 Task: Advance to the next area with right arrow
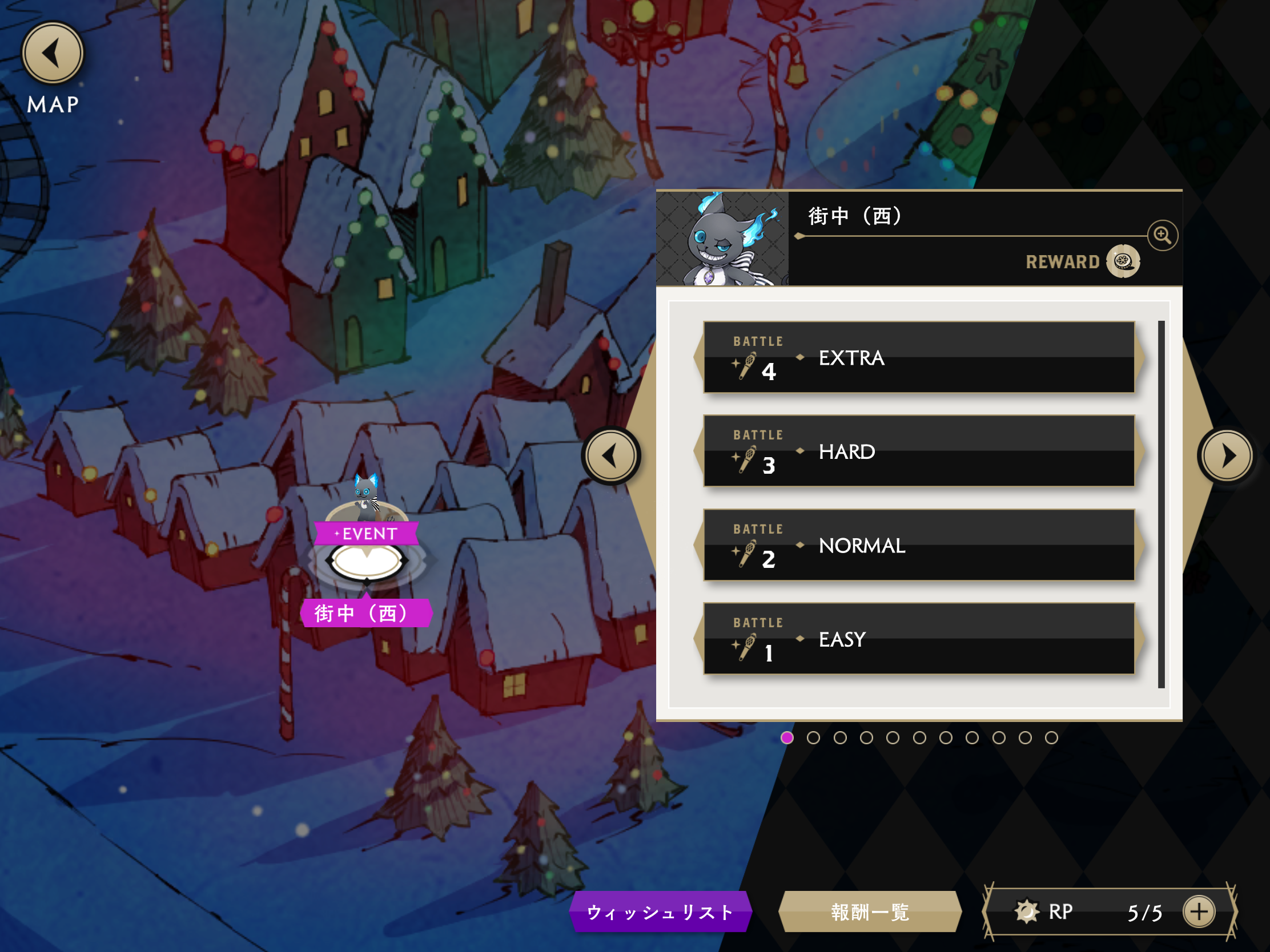coord(1227,456)
